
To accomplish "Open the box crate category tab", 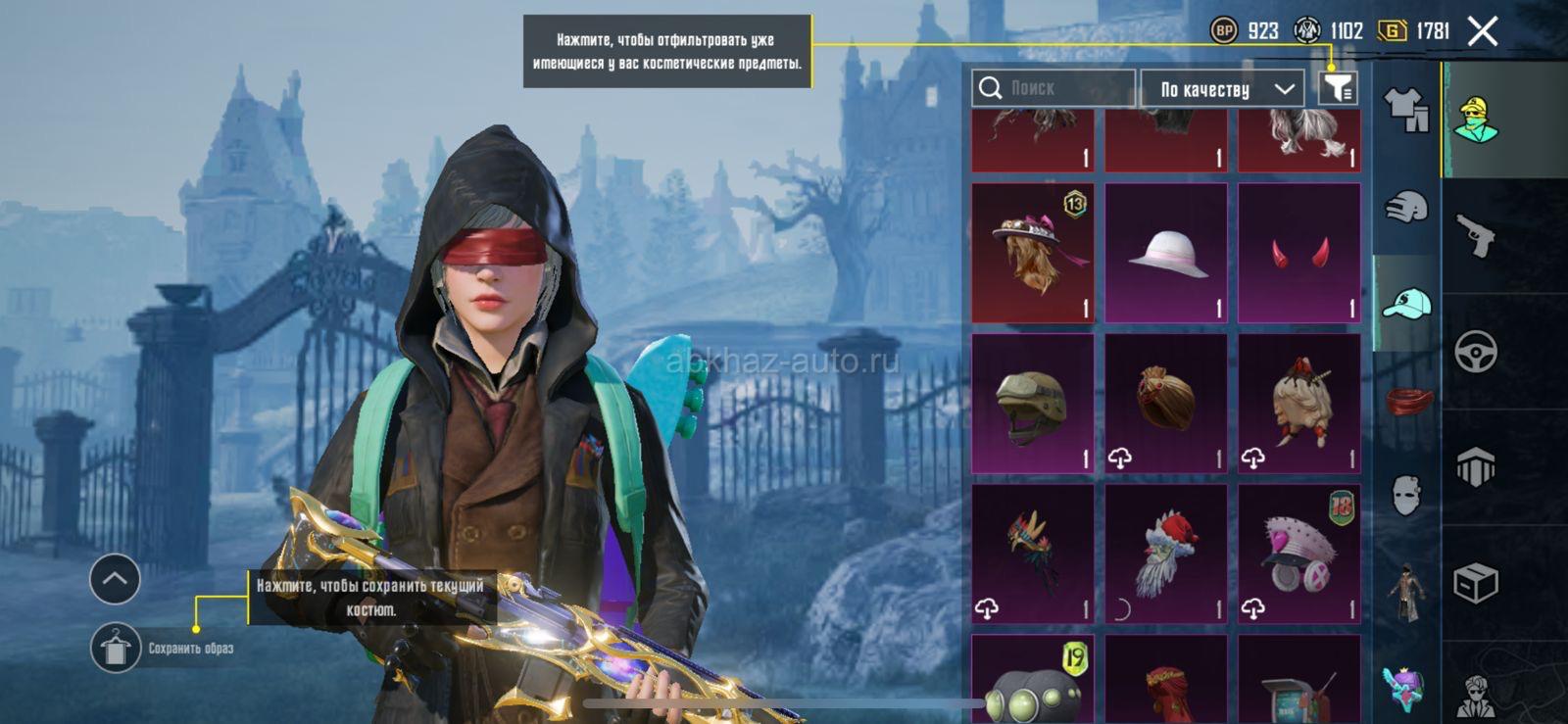I will (1476, 584).
